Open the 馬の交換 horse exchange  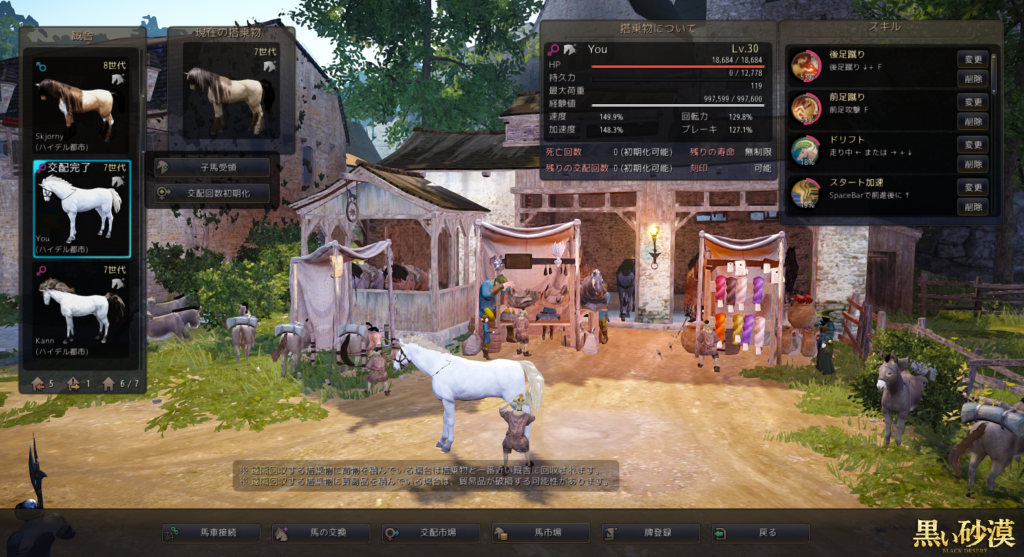coord(322,533)
